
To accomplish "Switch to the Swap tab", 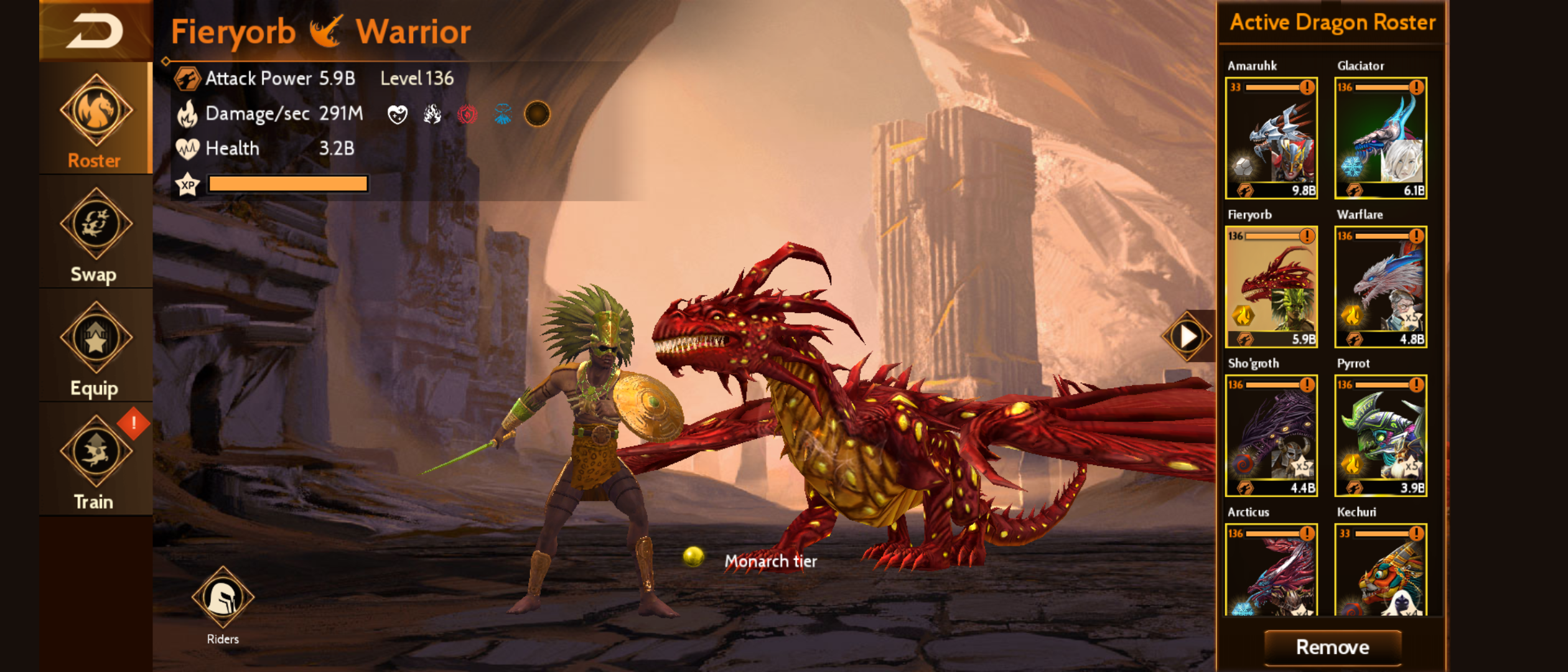I will pyautogui.click(x=96, y=233).
